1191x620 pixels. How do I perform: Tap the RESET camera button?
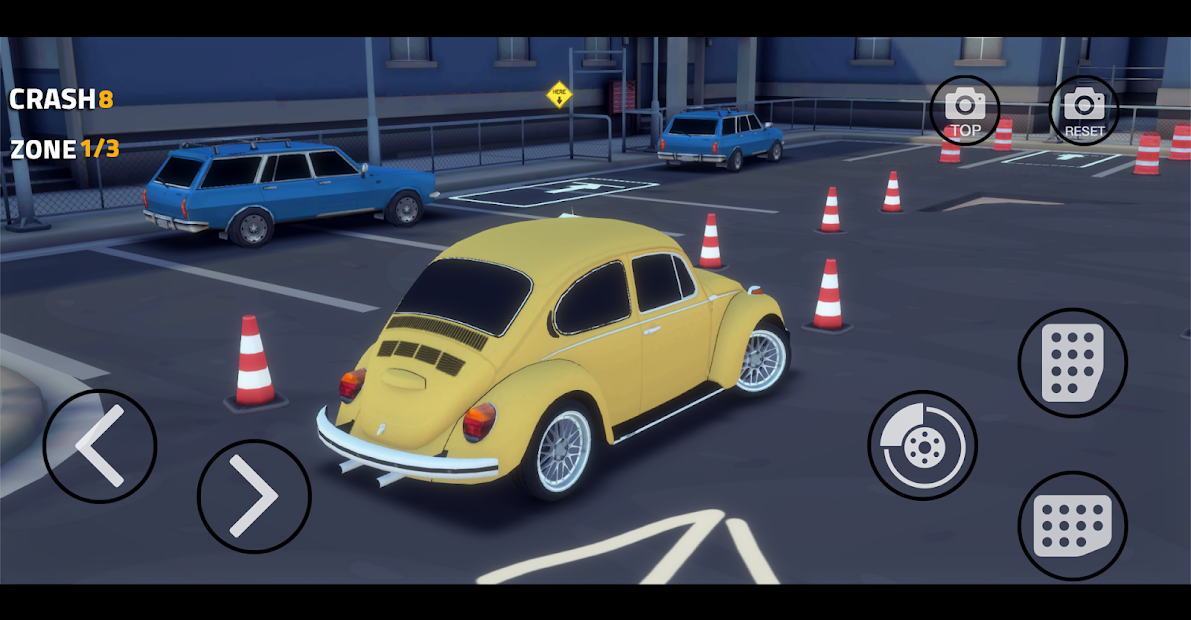pyautogui.click(x=1084, y=111)
